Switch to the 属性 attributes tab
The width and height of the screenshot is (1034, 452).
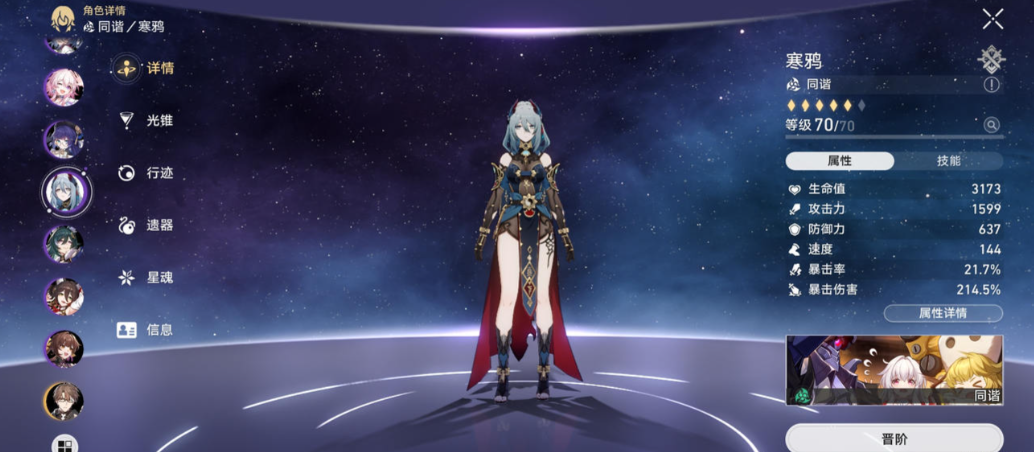[x=839, y=160]
